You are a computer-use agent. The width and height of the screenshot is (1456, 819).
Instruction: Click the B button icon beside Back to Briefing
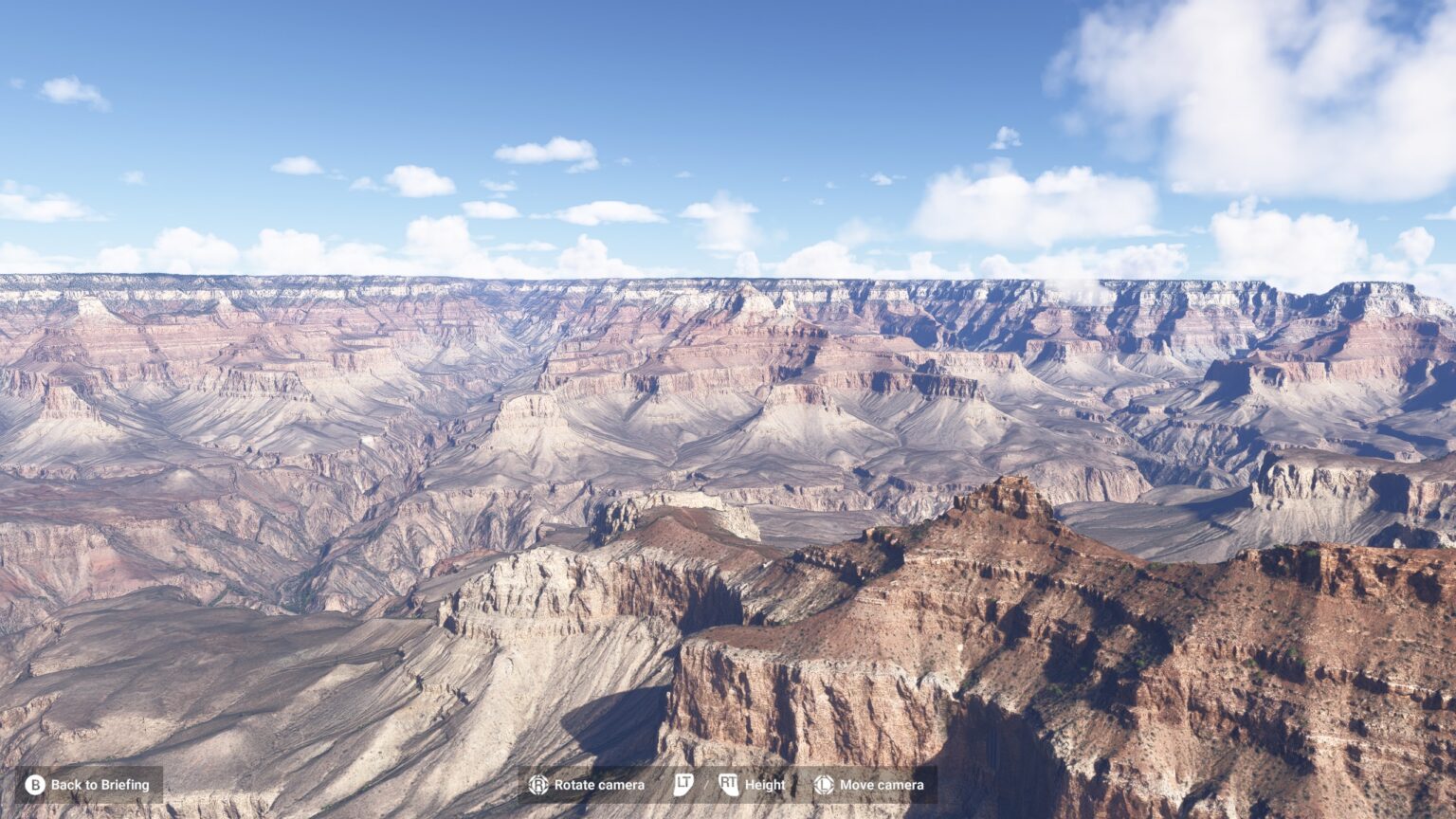point(37,784)
